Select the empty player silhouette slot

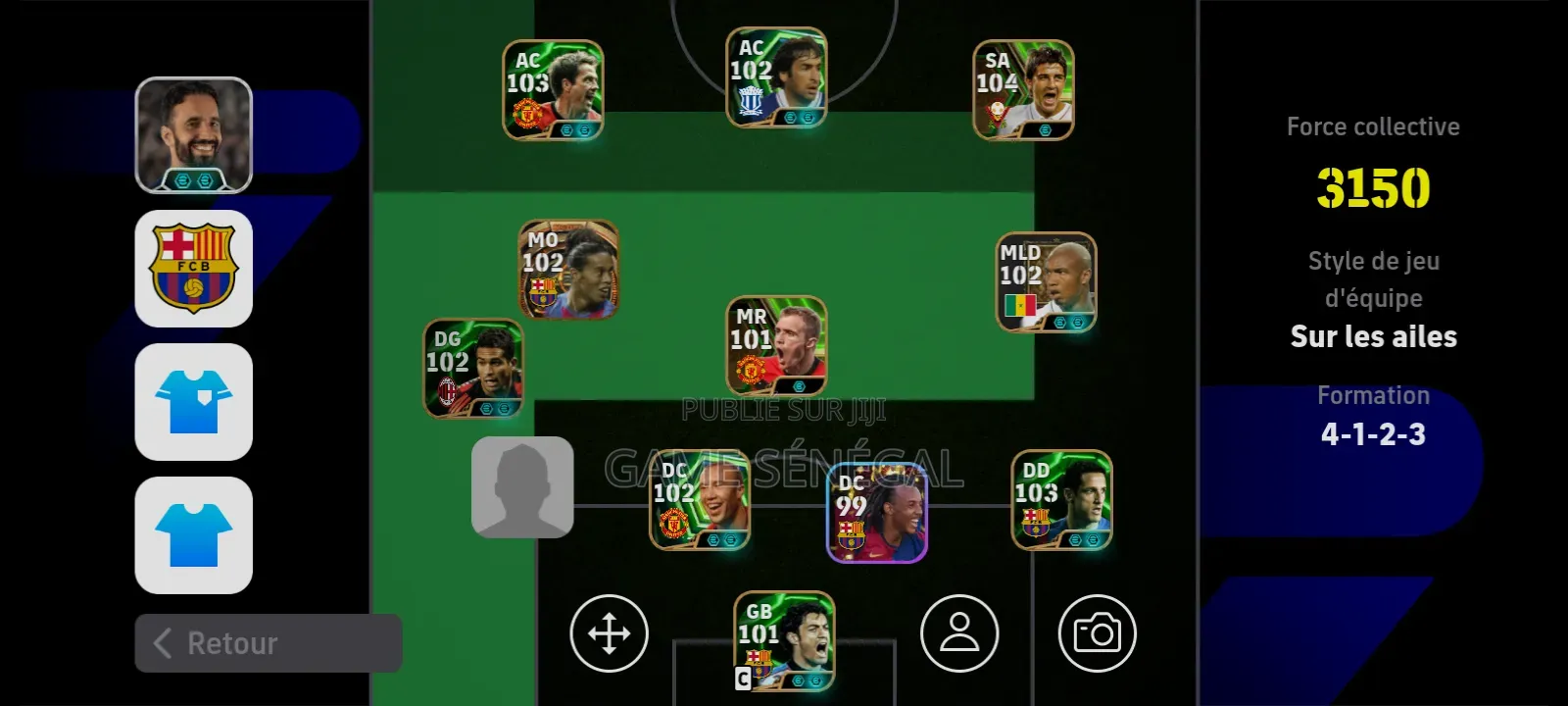[522, 487]
